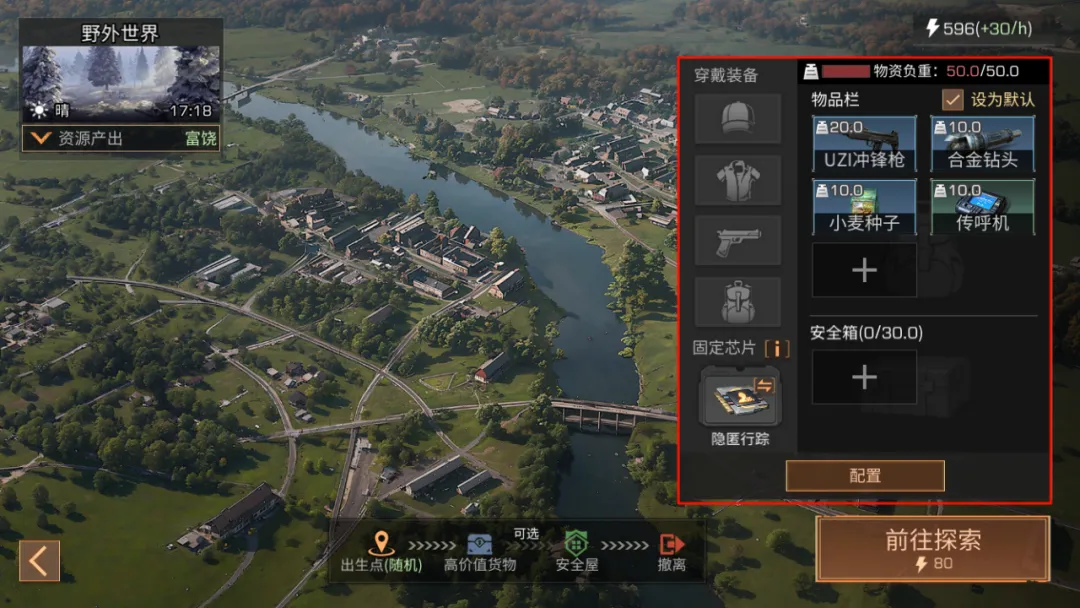Select the 高价值货物 optional step

[x=480, y=551]
